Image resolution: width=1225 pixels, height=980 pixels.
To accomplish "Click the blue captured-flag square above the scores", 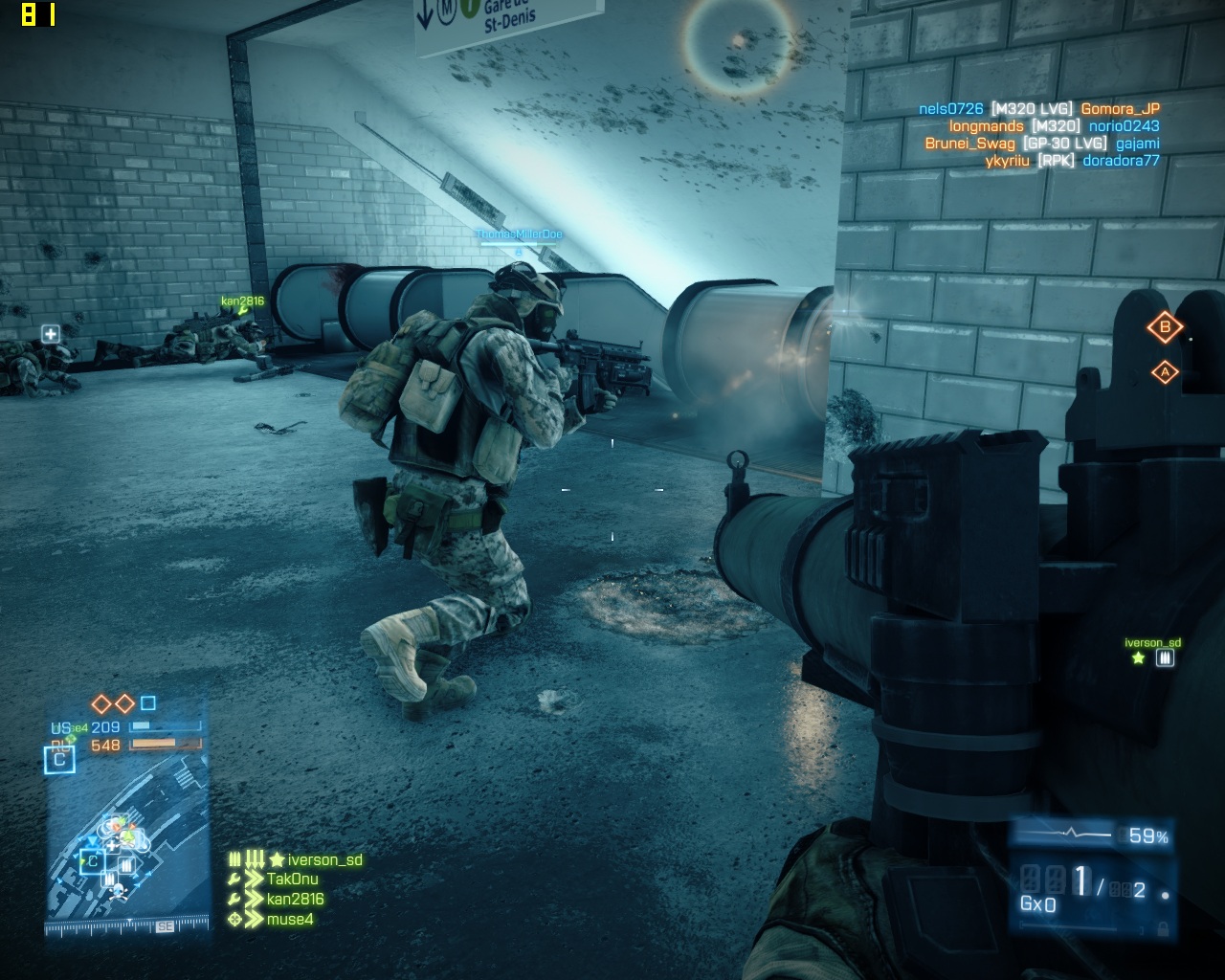I will (x=147, y=703).
